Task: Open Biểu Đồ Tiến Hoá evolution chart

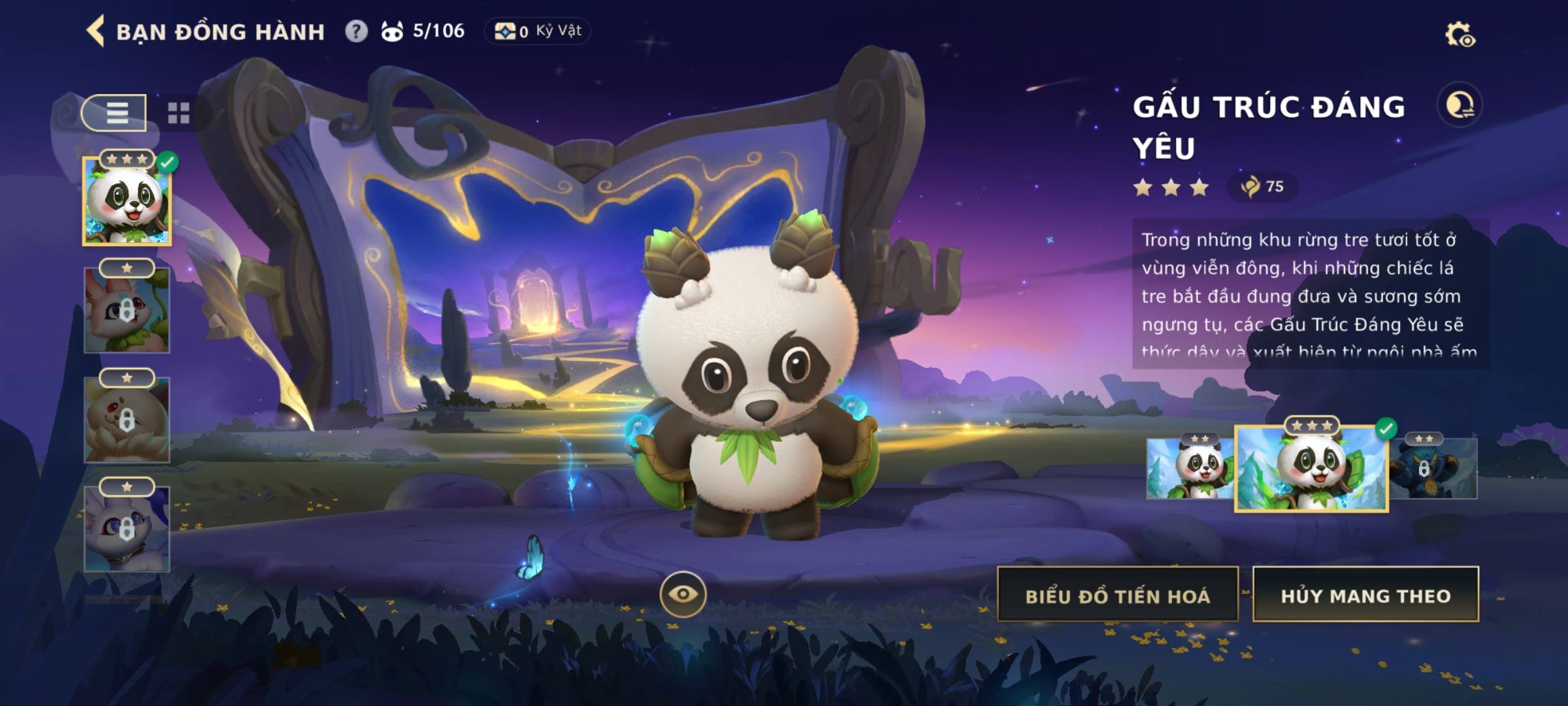Action: (1117, 596)
